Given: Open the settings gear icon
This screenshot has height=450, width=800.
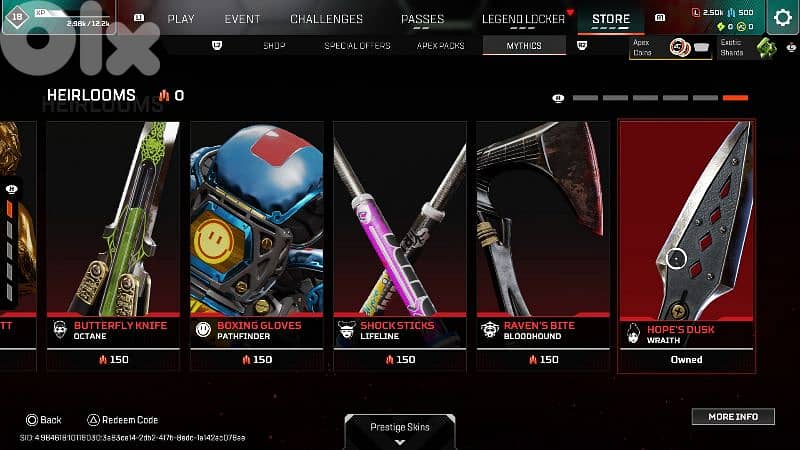Looking at the screenshot, I should (x=781, y=19).
